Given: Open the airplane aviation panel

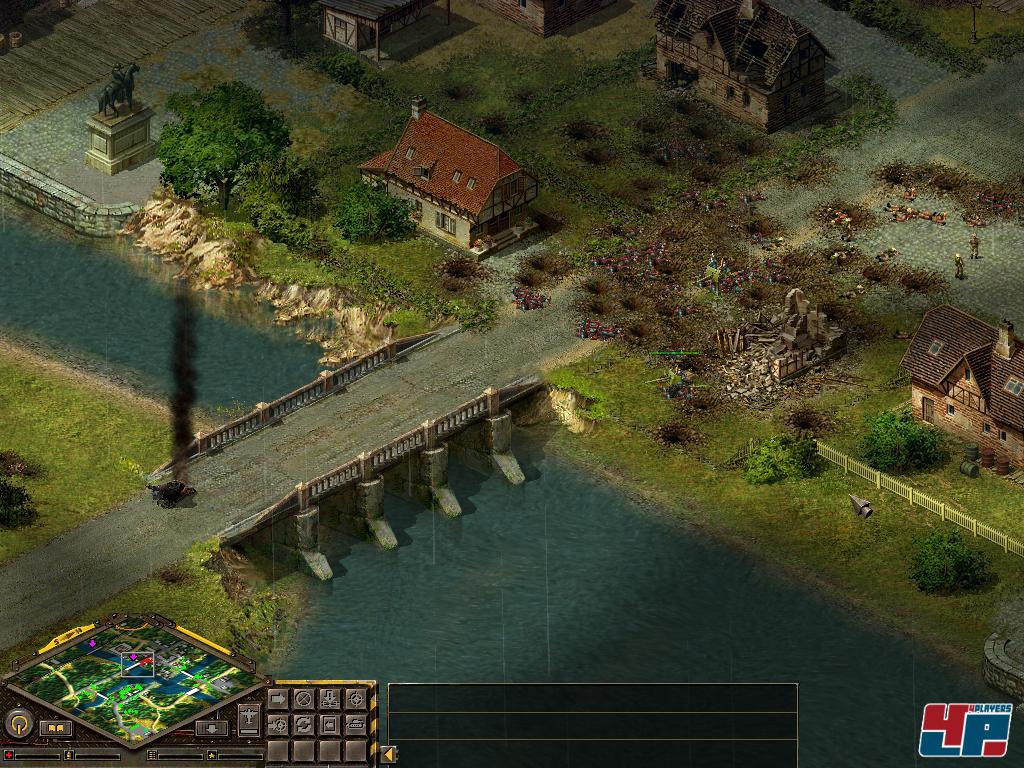Looking at the screenshot, I should [249, 718].
